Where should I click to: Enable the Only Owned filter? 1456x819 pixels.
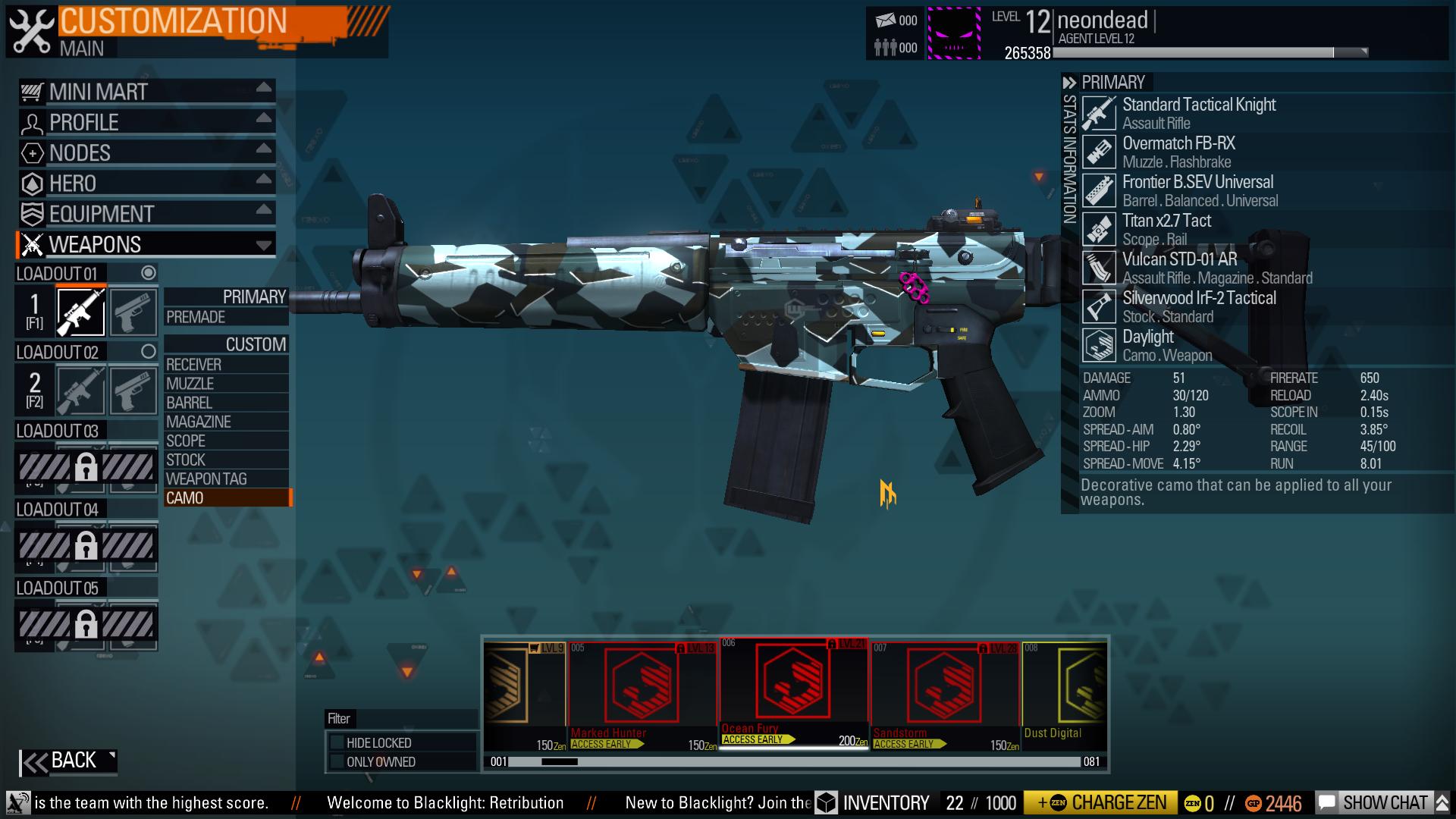[337, 762]
